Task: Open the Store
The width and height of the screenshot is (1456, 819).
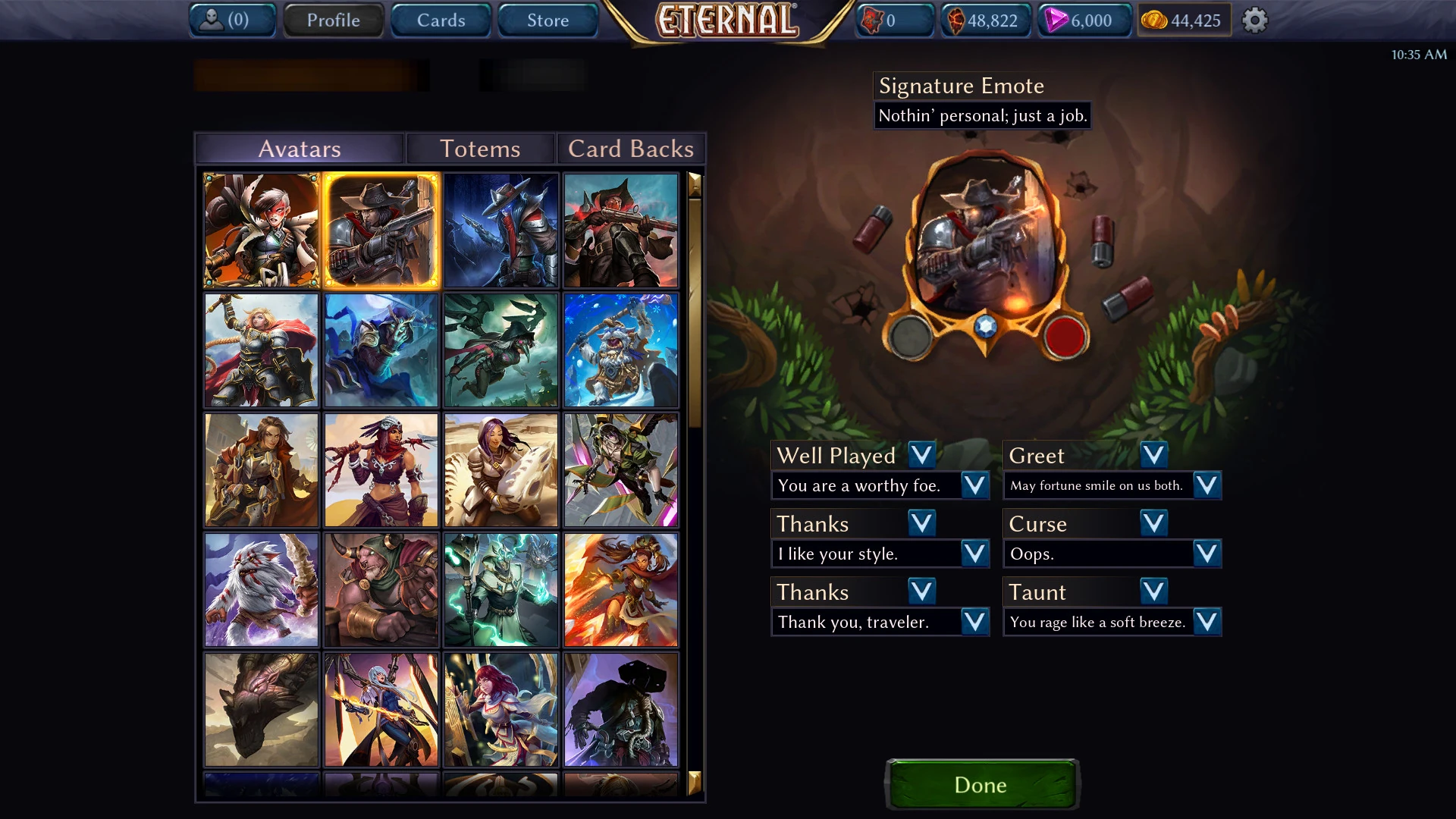Action: coord(548,20)
